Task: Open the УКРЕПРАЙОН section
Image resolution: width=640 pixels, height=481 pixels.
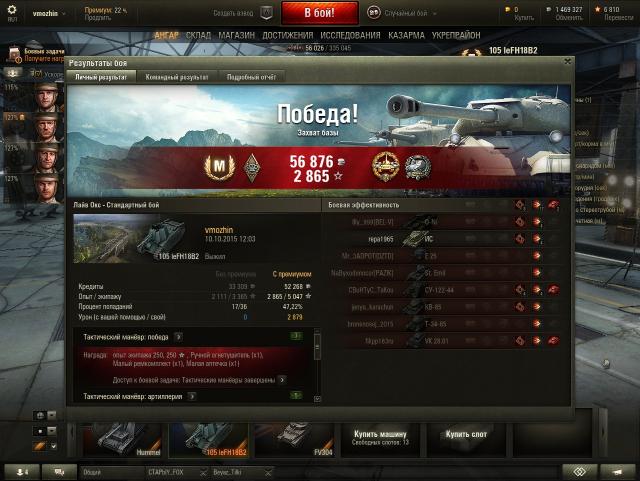Action: 458,35
